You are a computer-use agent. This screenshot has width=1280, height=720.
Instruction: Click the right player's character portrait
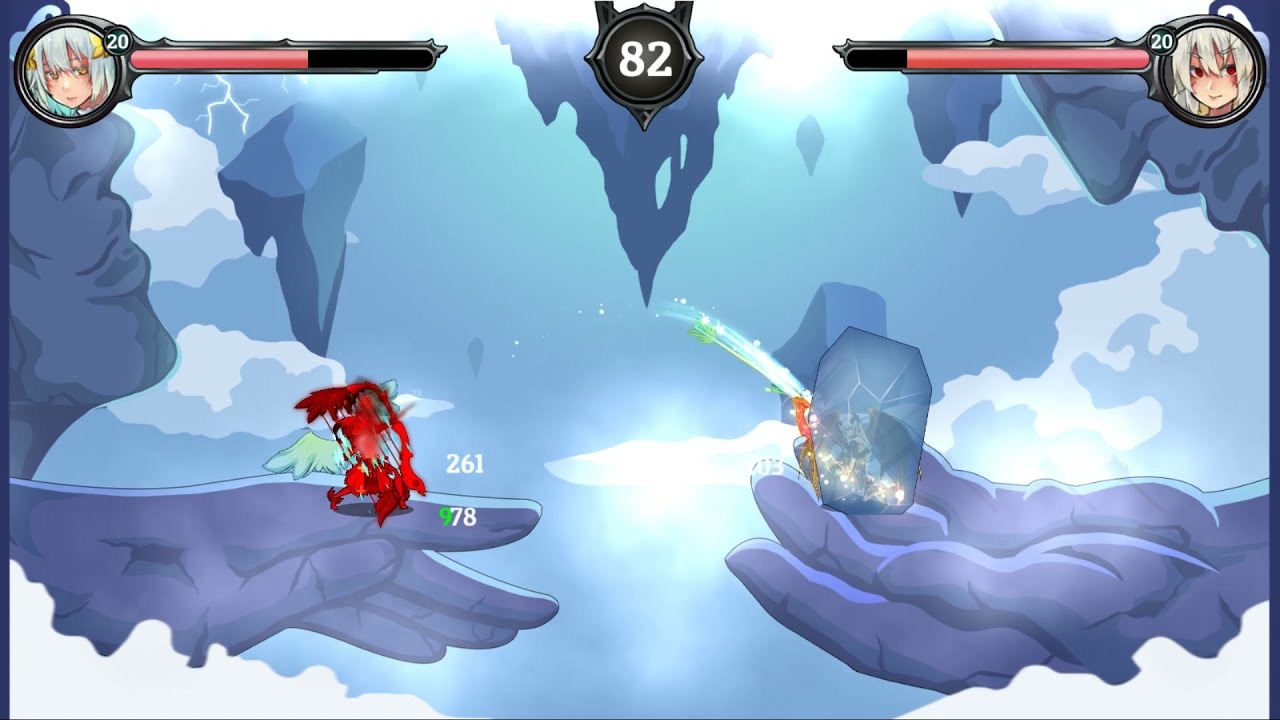(1218, 65)
